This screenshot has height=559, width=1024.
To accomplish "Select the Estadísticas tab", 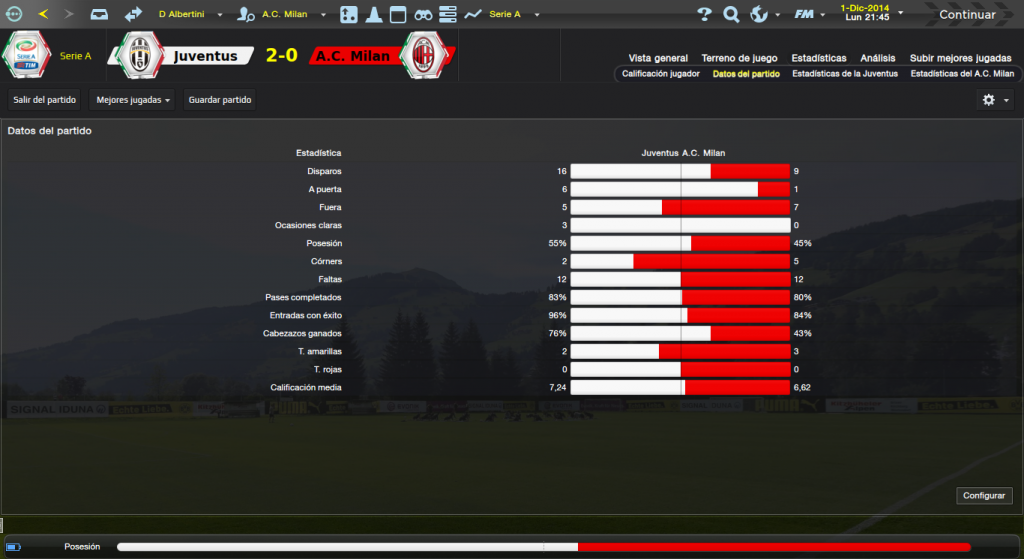I will pos(818,58).
